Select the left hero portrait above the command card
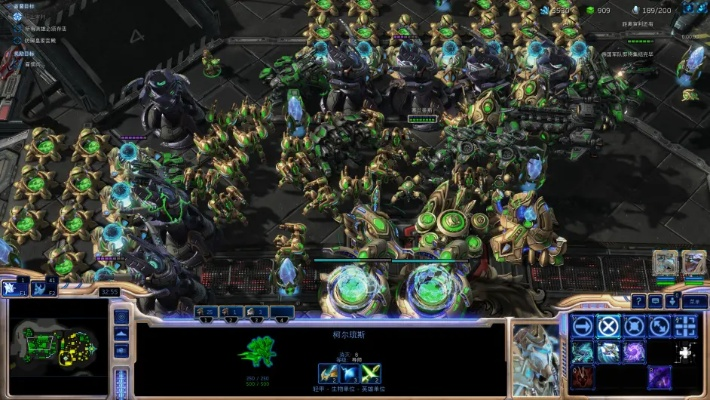 tap(666, 263)
